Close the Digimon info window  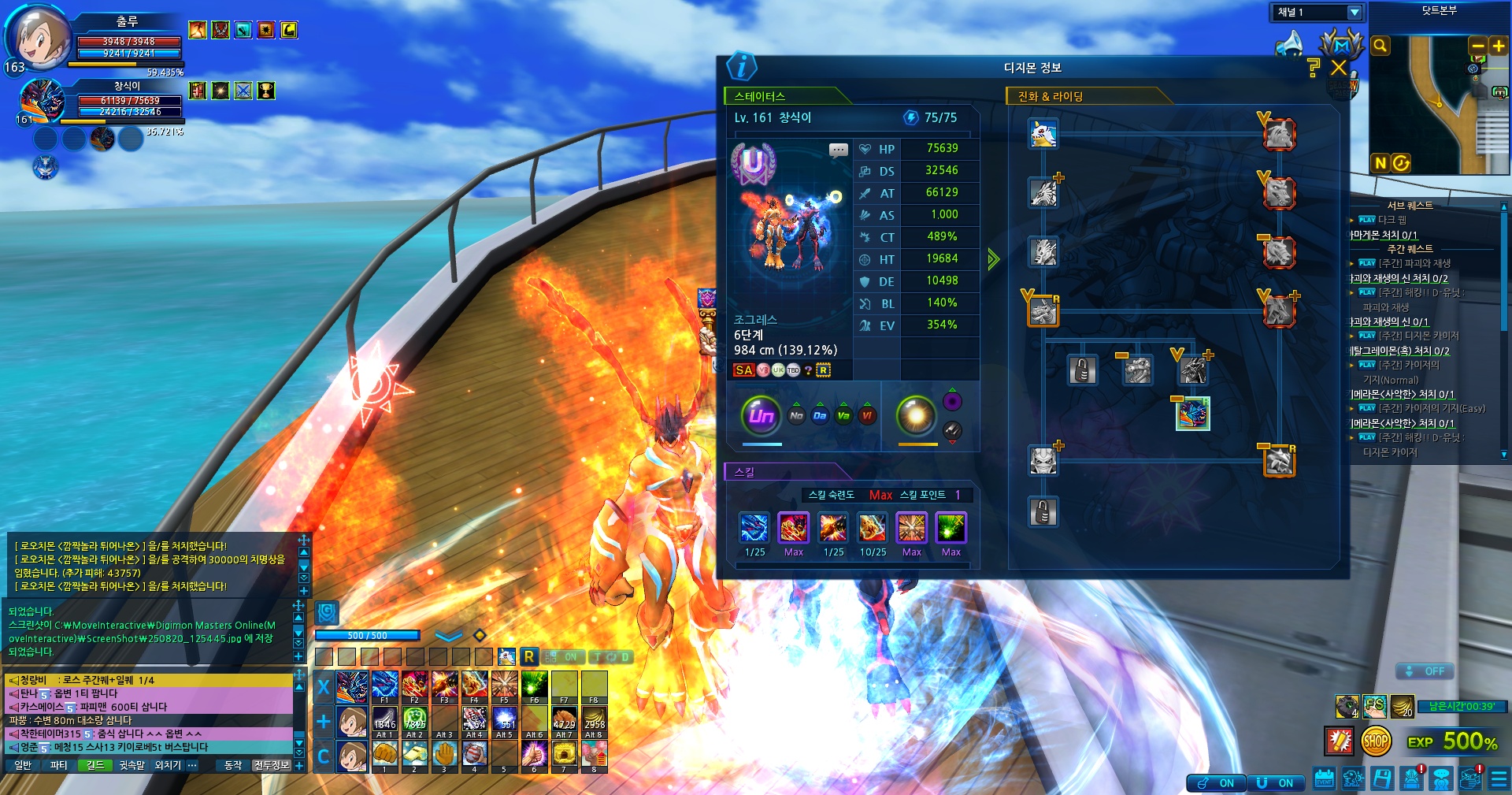[x=1339, y=68]
